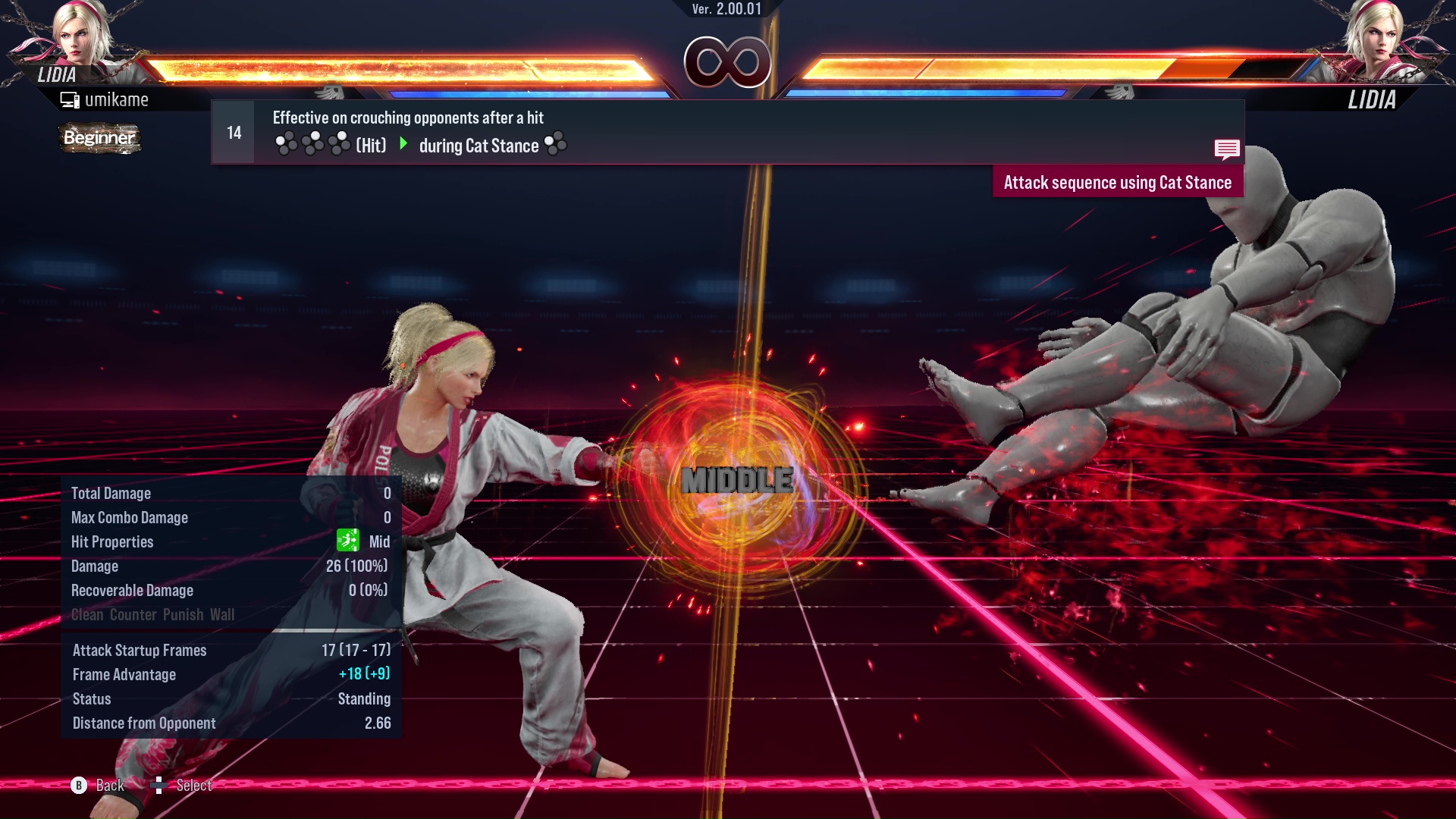
Task: Select the green Mid hit property icon
Action: coord(347,541)
